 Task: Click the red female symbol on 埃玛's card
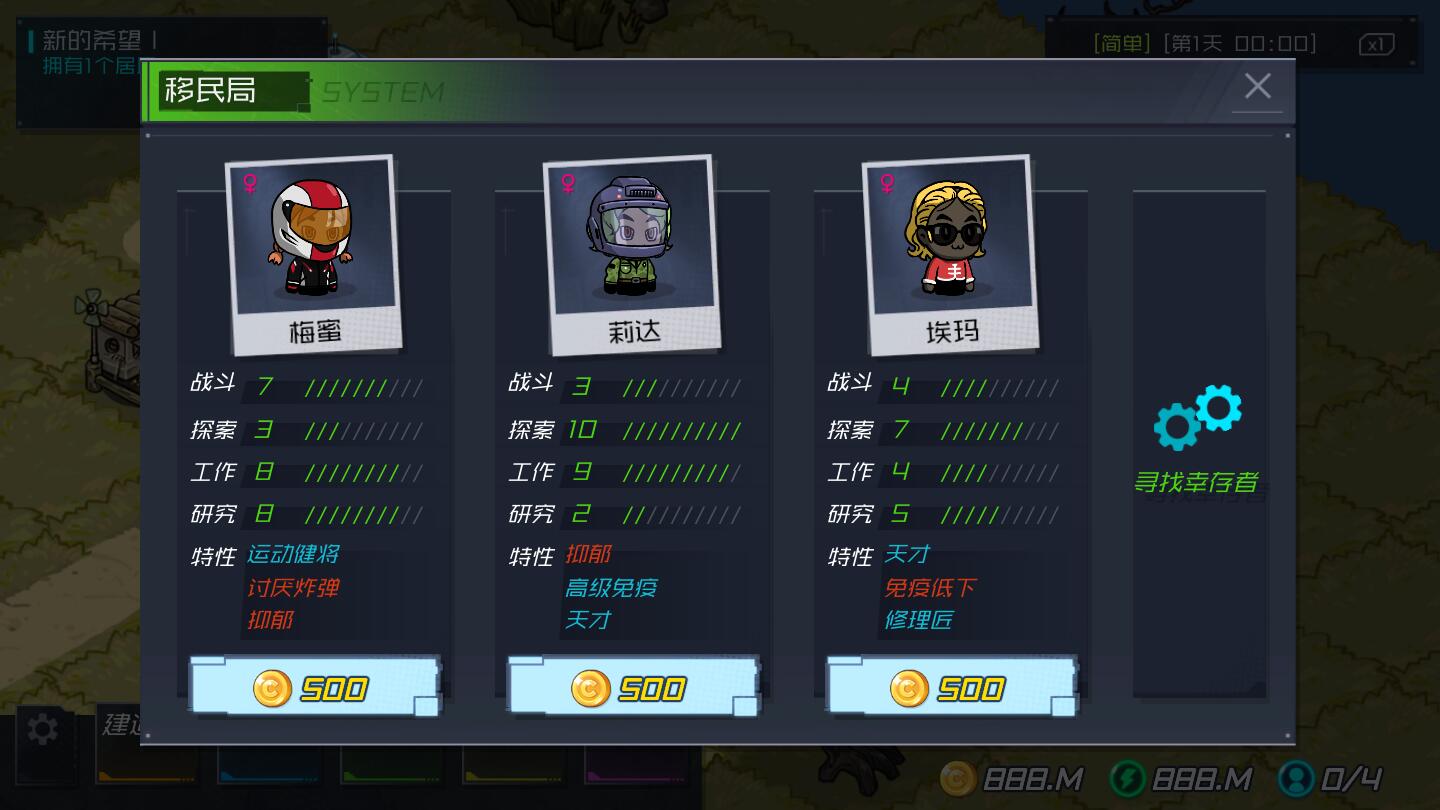(x=885, y=181)
